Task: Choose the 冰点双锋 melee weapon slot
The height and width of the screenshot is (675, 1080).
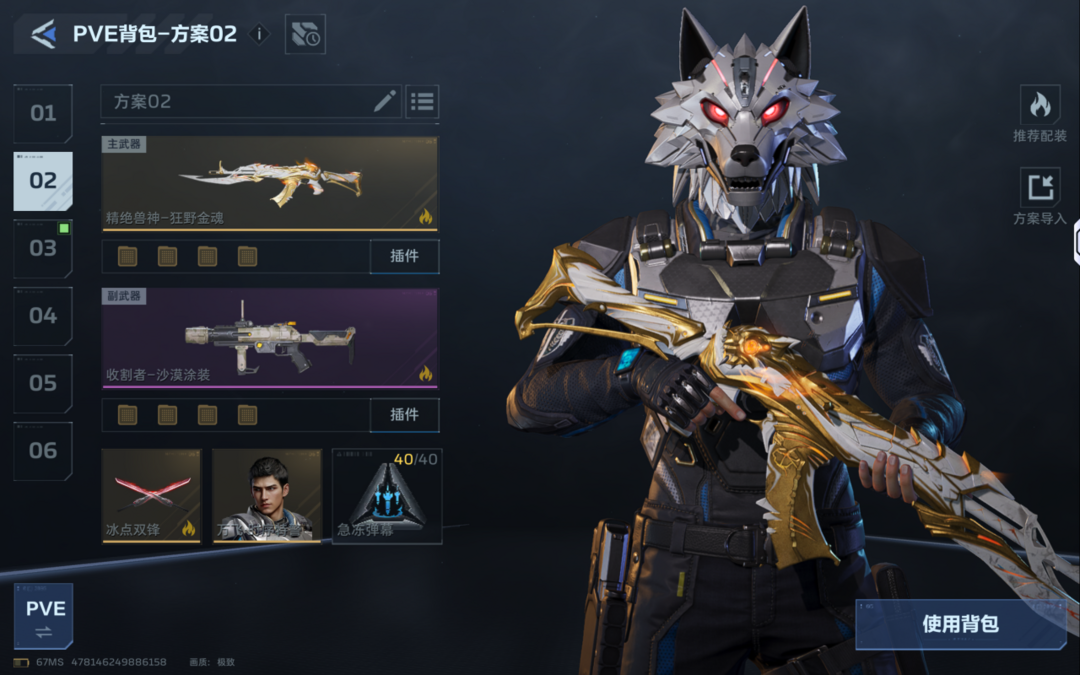Action: coord(152,496)
